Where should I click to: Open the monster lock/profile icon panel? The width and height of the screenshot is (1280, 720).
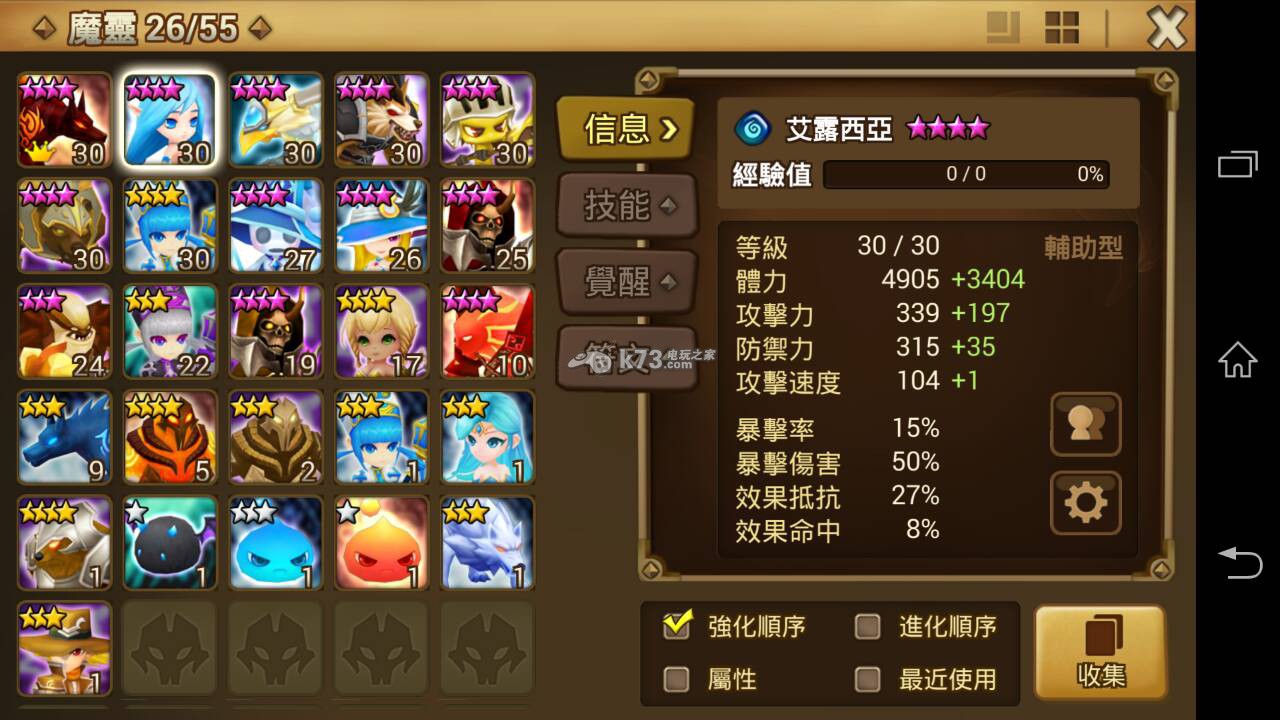pyautogui.click(x=1085, y=424)
